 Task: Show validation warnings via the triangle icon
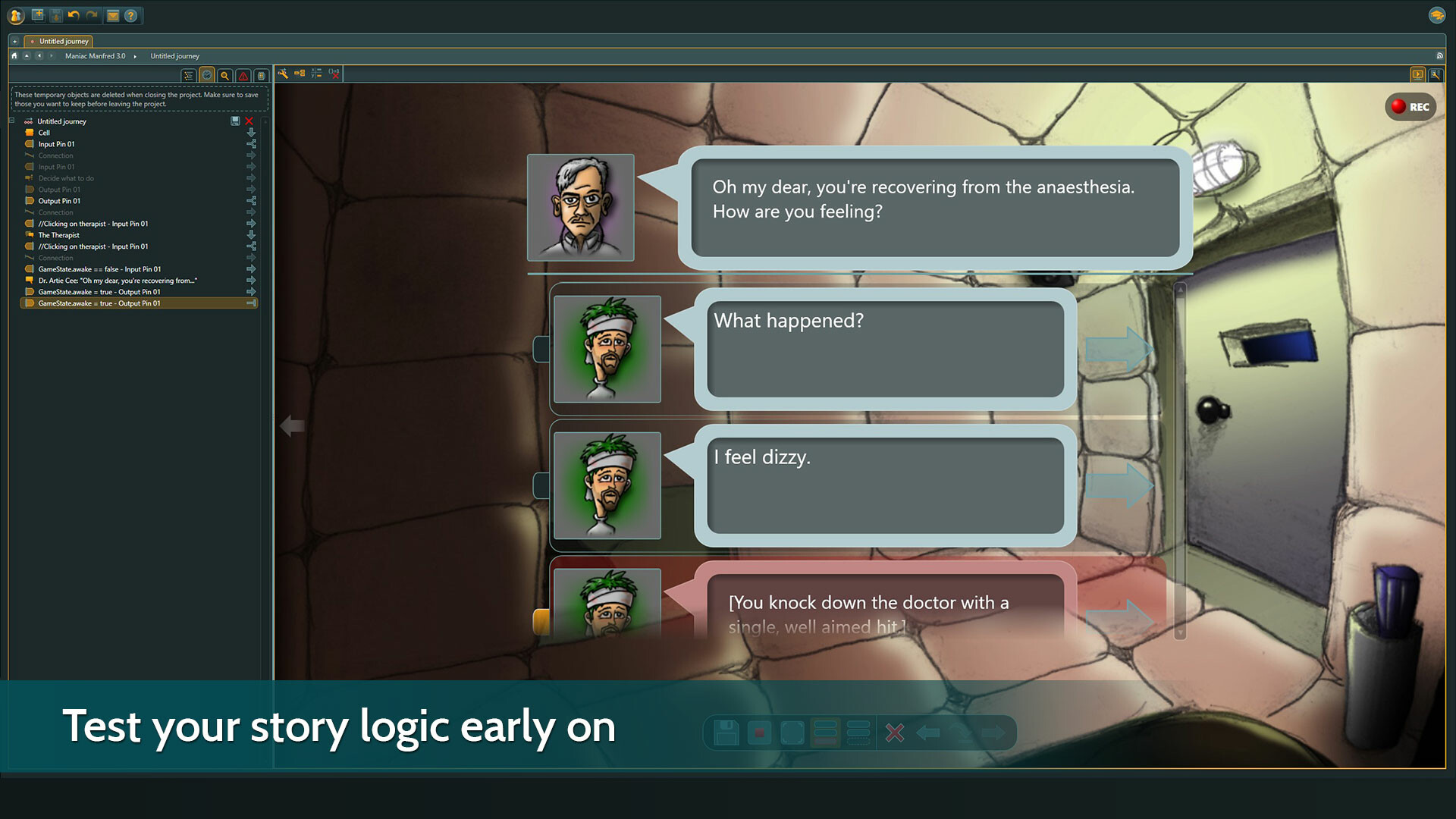(243, 75)
